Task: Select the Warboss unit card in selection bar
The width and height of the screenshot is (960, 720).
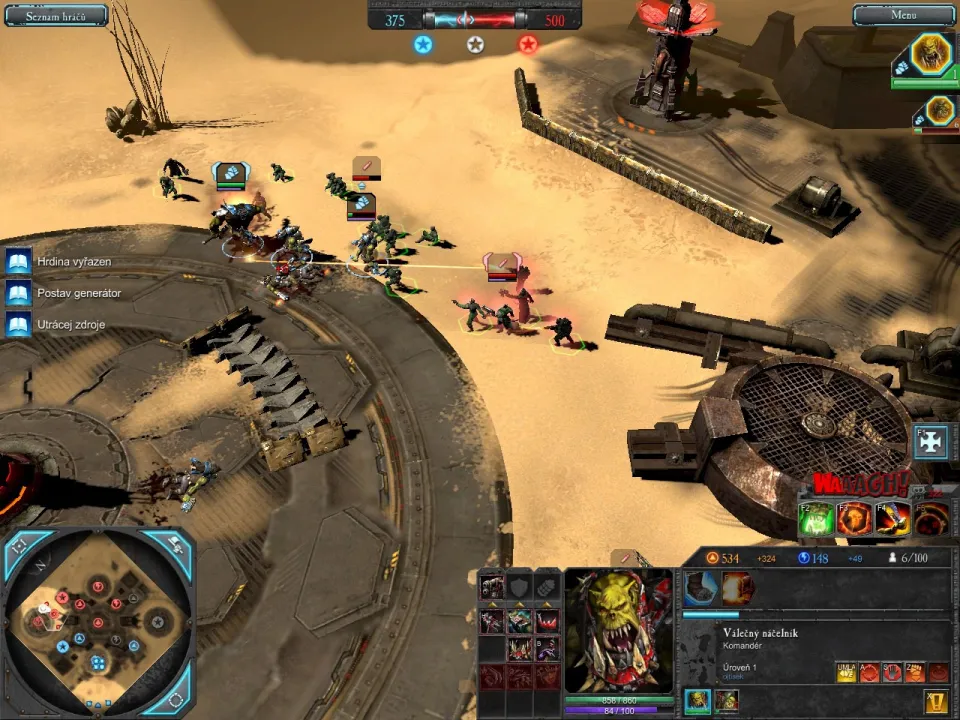Action: 697,701
